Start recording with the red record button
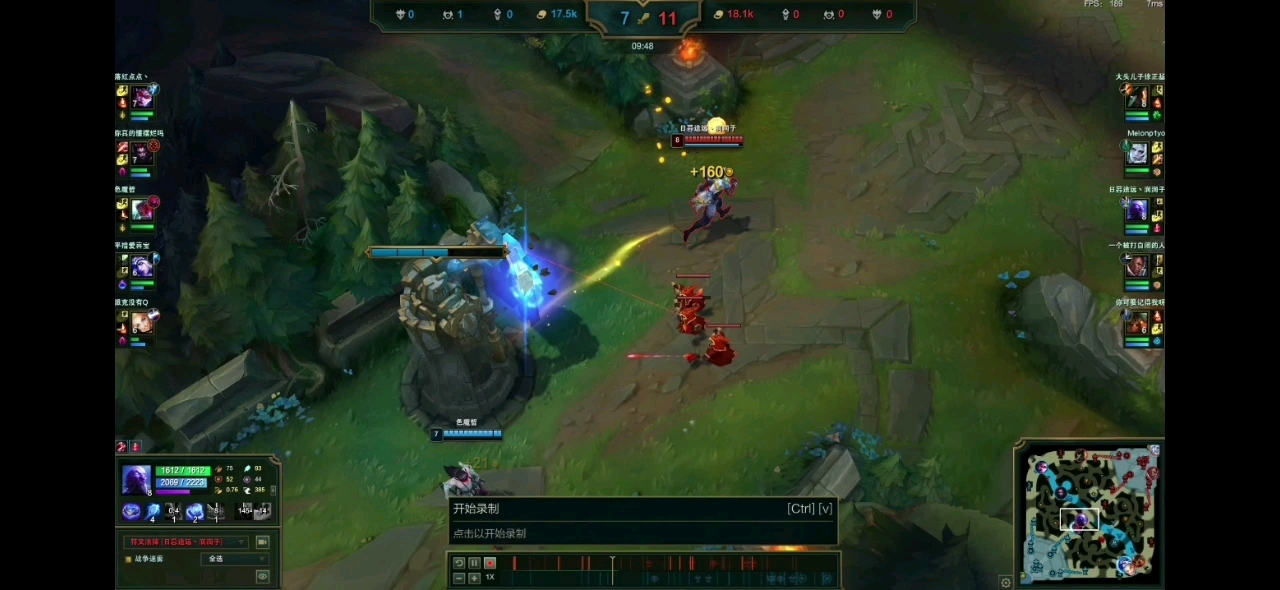The image size is (1280, 590). [490, 563]
